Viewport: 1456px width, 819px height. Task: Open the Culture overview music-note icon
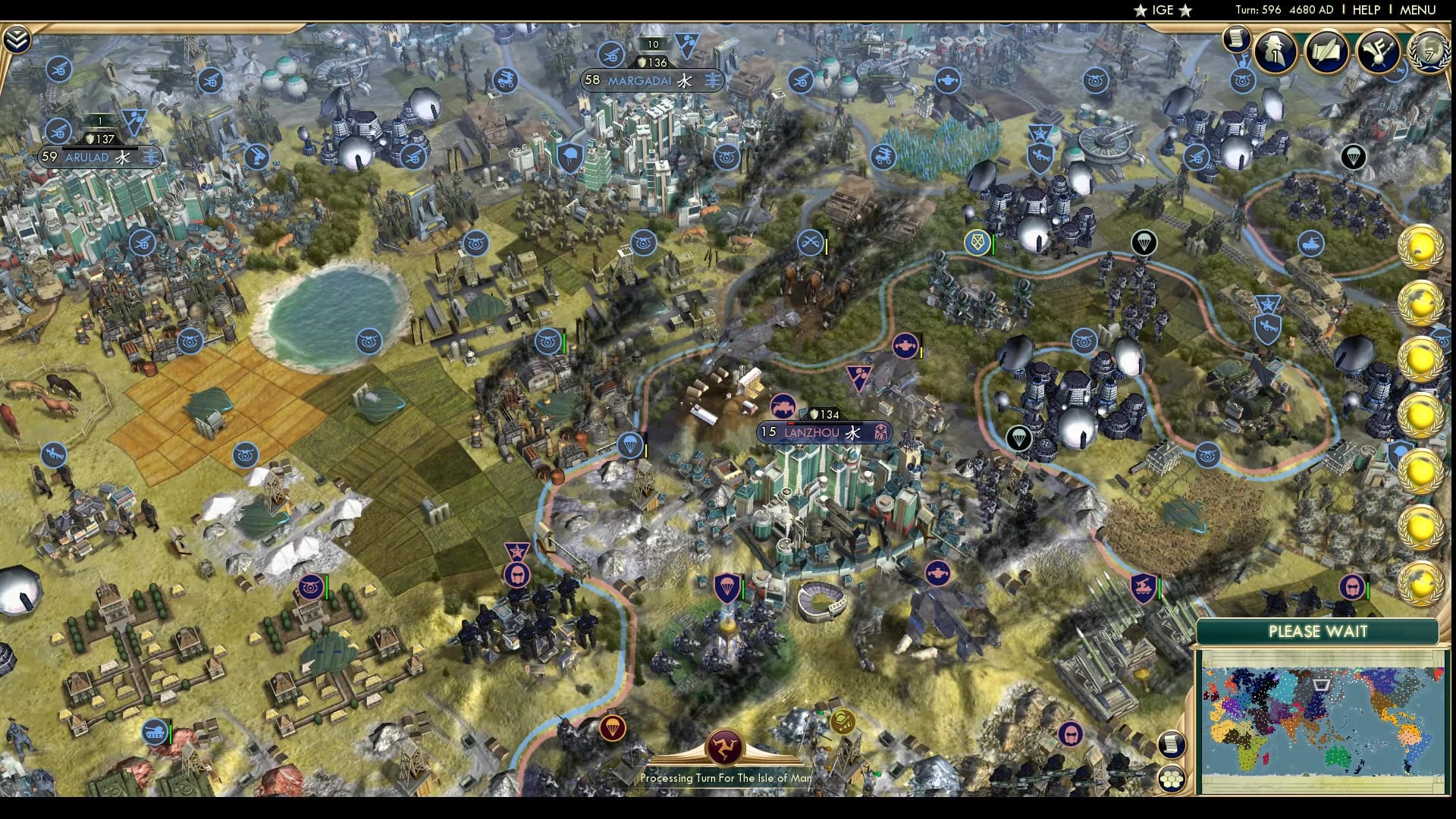[x=1380, y=51]
